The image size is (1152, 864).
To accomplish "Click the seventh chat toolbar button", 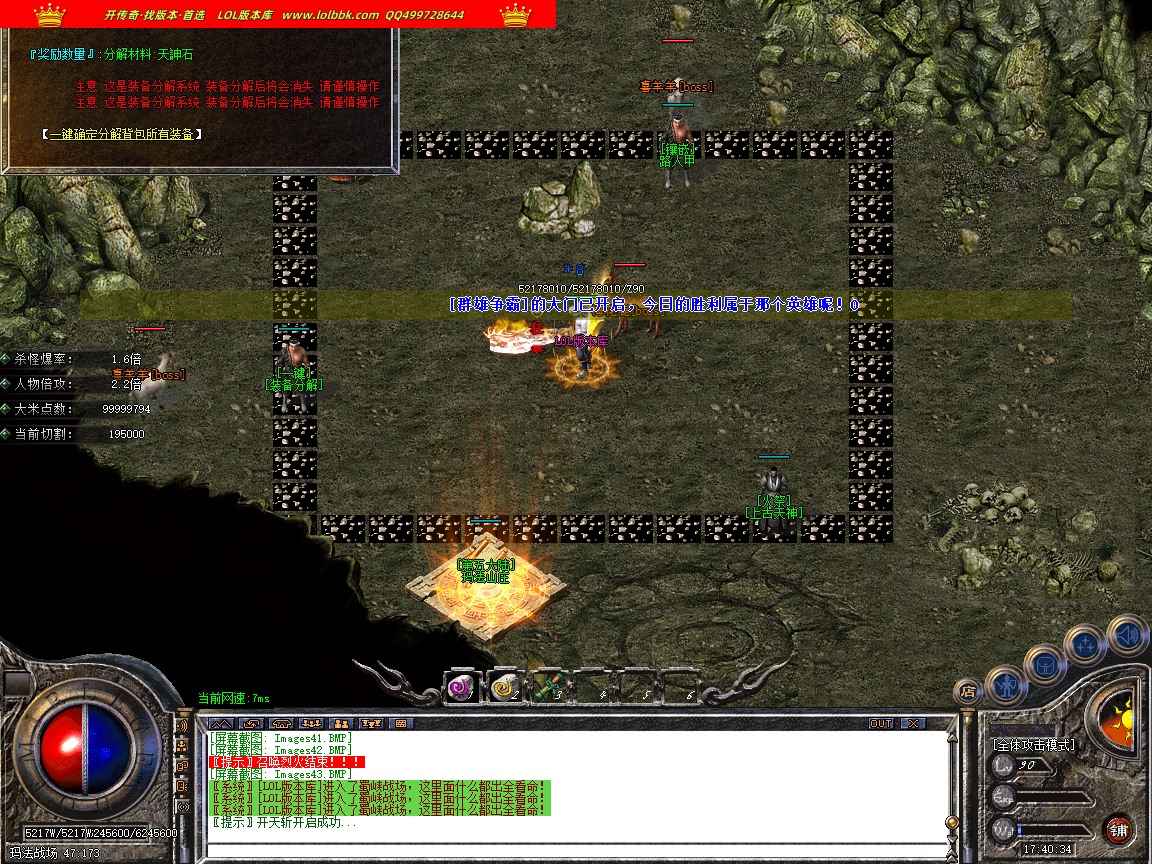I will [401, 723].
